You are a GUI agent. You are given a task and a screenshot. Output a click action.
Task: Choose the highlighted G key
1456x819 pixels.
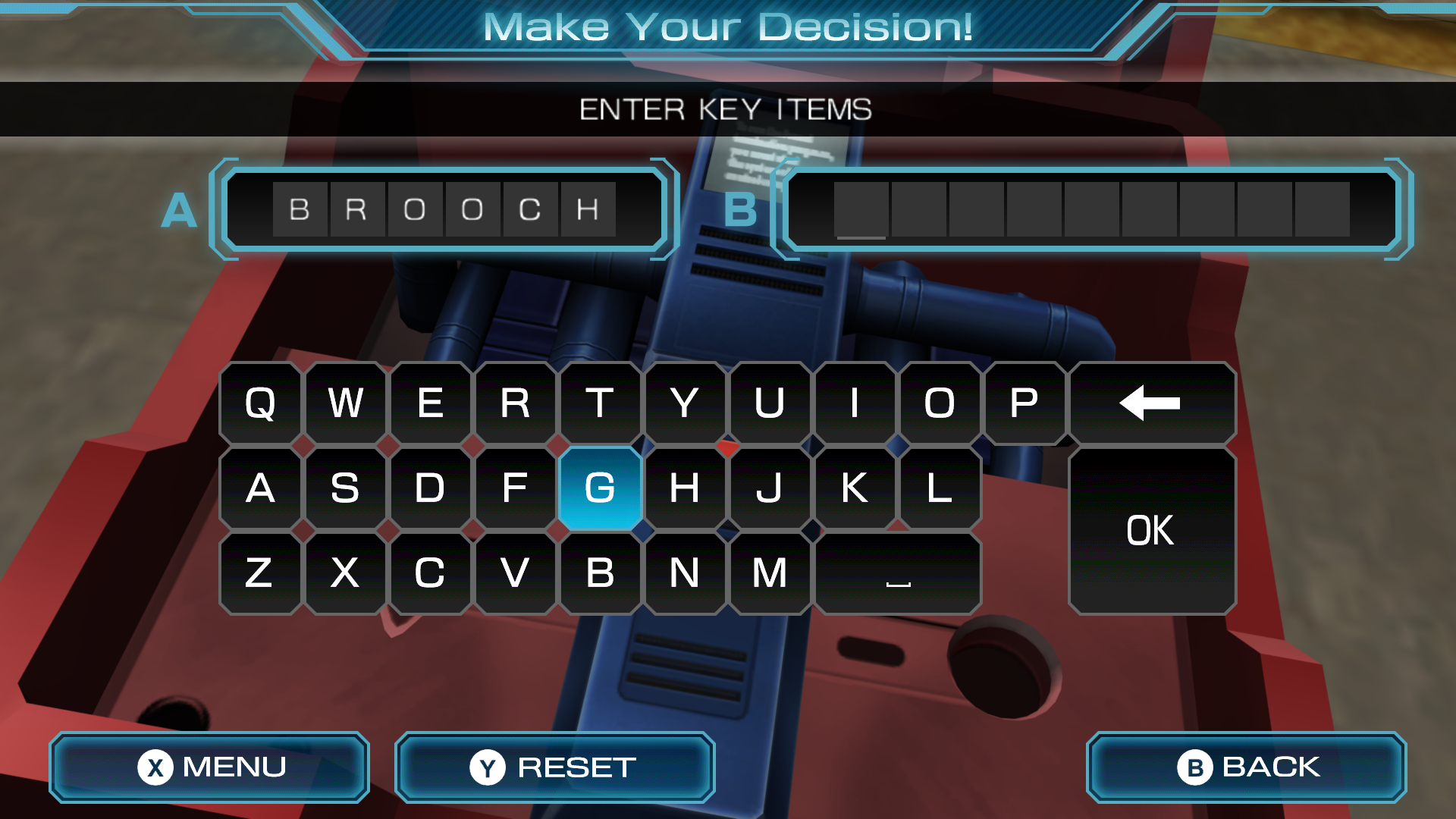pyautogui.click(x=600, y=488)
